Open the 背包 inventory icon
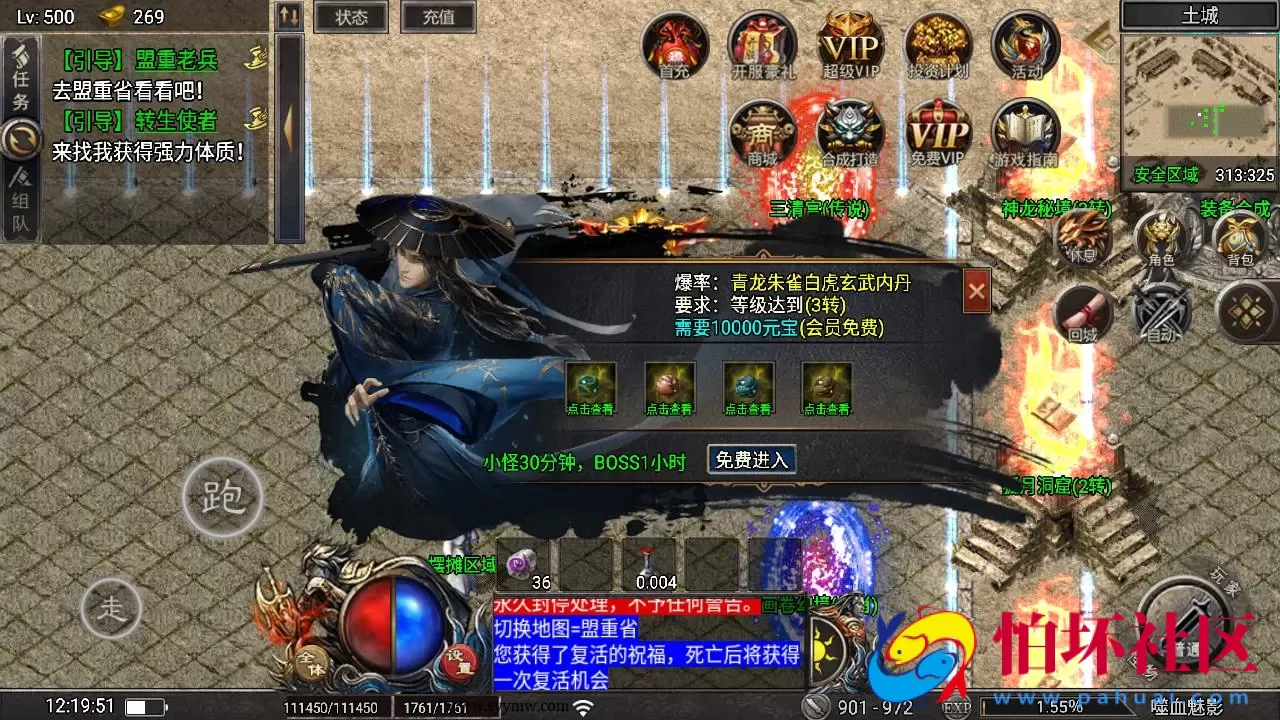 point(1240,240)
